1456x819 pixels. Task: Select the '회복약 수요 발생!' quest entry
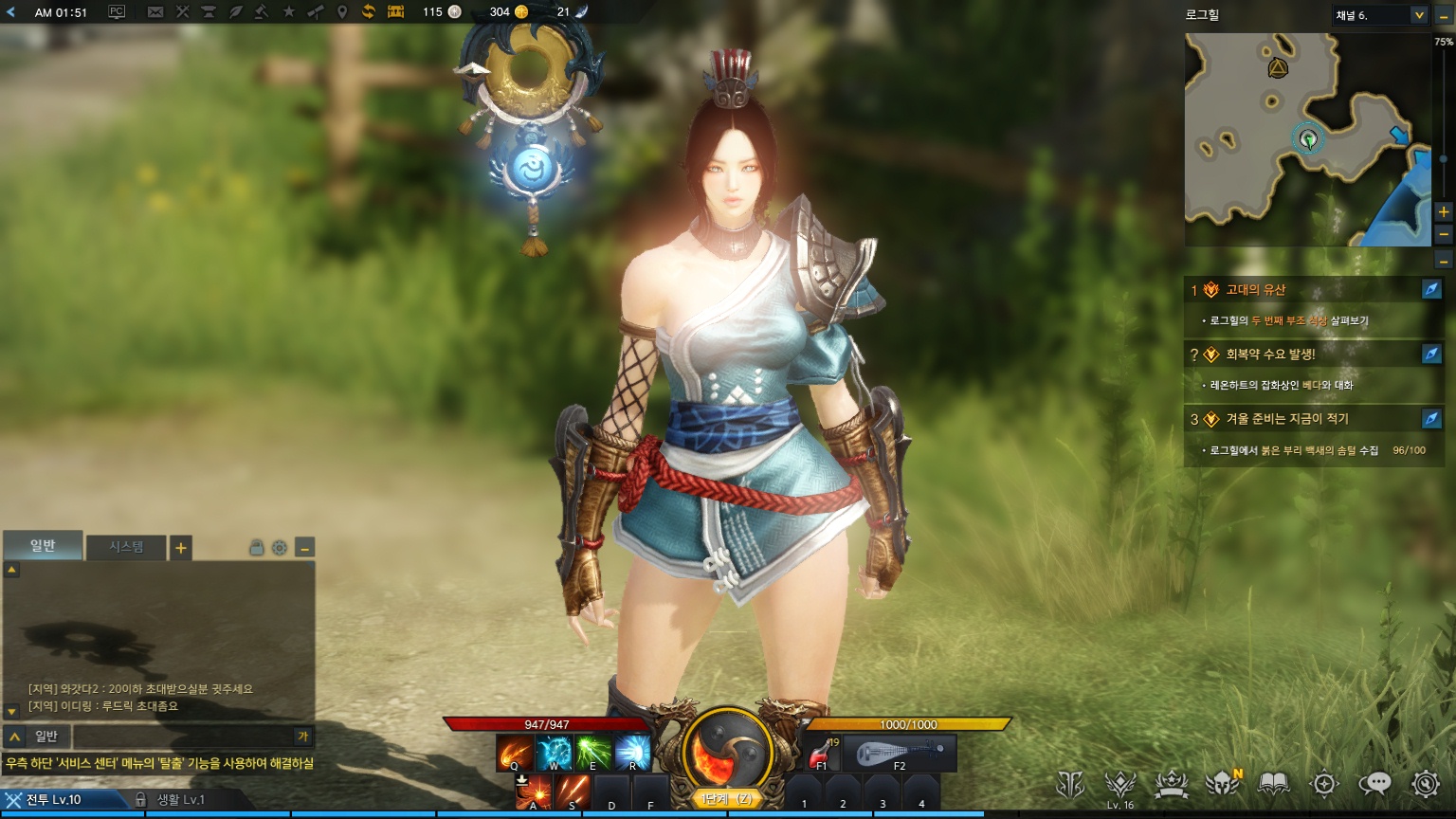1270,355
